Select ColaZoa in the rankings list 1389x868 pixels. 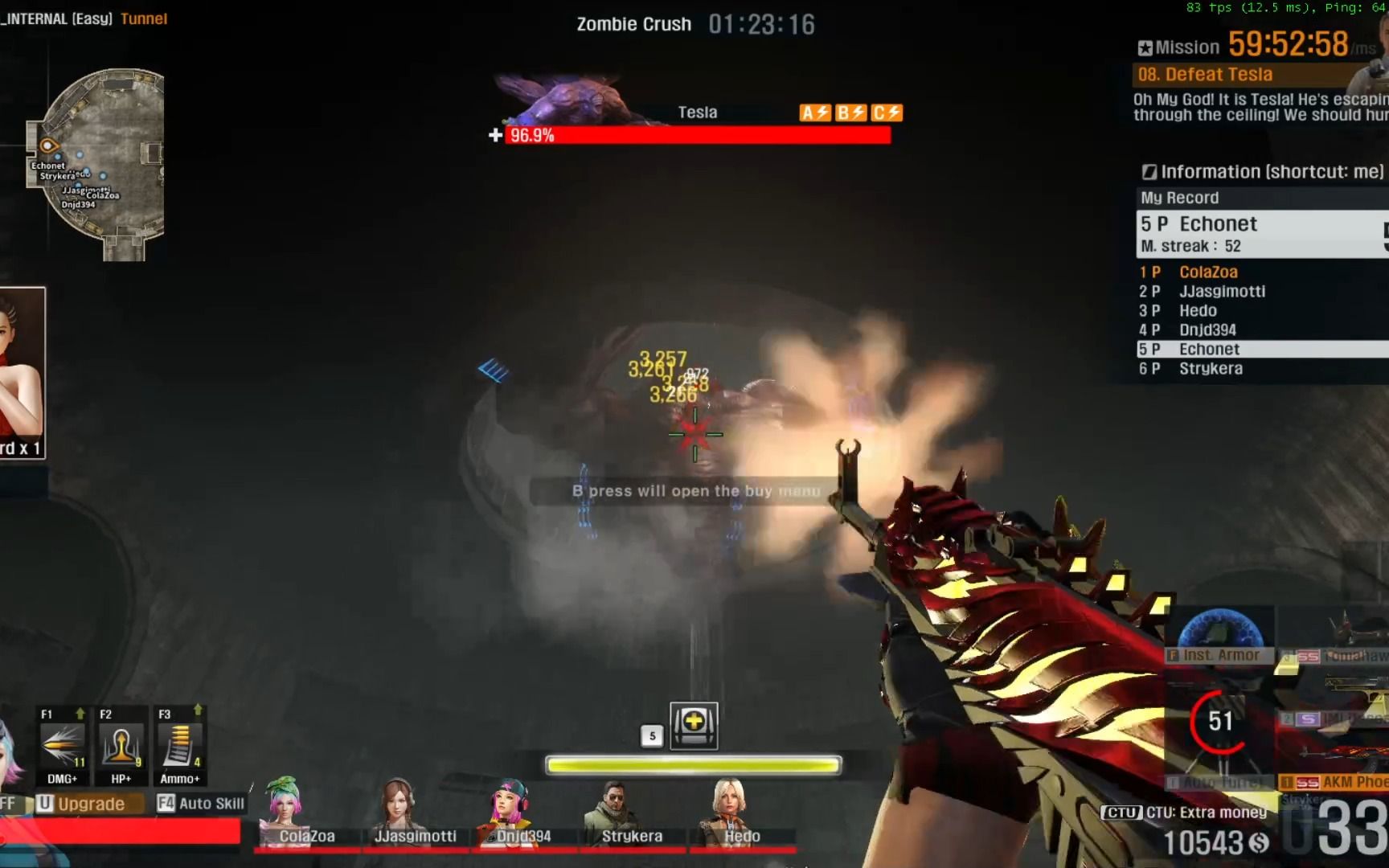(1208, 272)
